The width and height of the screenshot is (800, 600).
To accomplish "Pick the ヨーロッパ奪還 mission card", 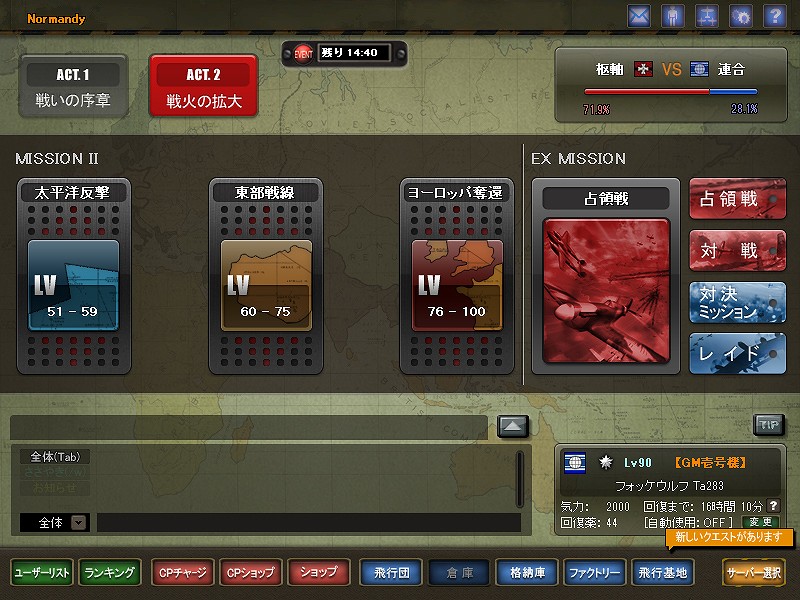I will [x=456, y=276].
